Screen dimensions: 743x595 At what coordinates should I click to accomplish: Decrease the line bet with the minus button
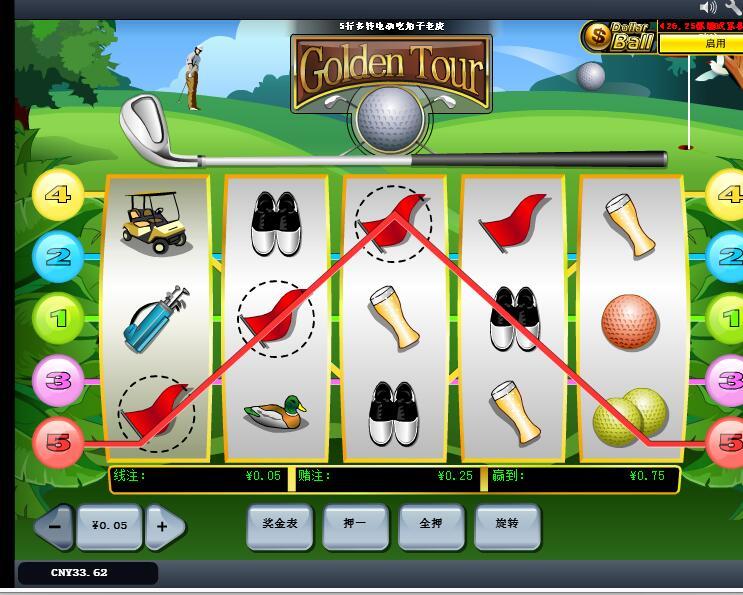(55, 526)
